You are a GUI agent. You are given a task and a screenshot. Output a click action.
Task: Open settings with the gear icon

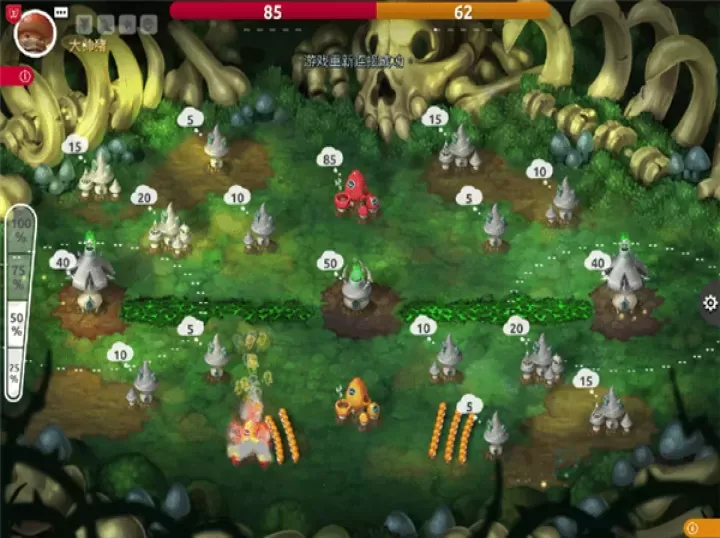pyautogui.click(x=710, y=303)
